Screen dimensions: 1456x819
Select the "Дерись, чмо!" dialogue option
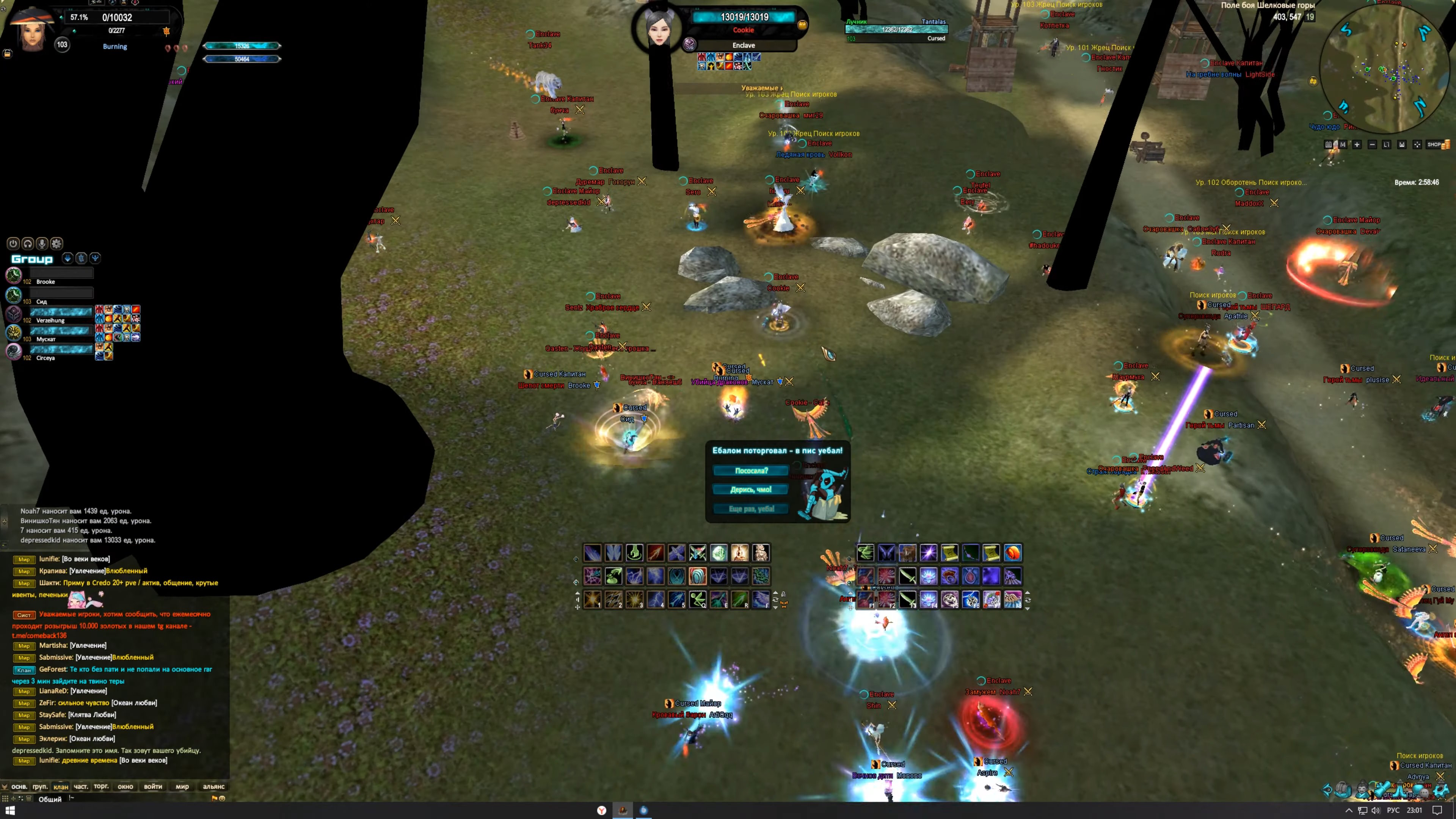click(x=751, y=490)
